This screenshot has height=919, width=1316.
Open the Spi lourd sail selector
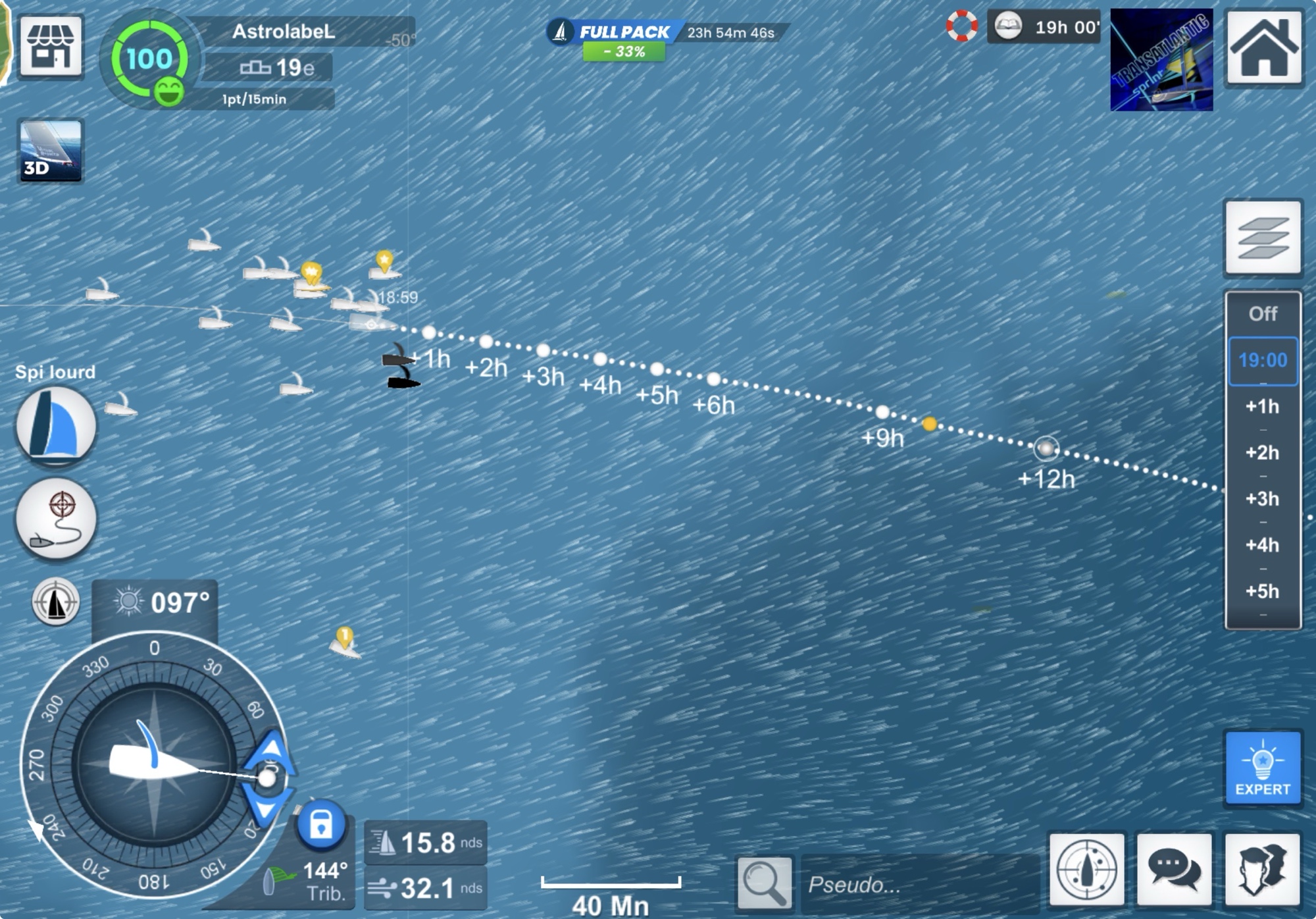[56, 425]
